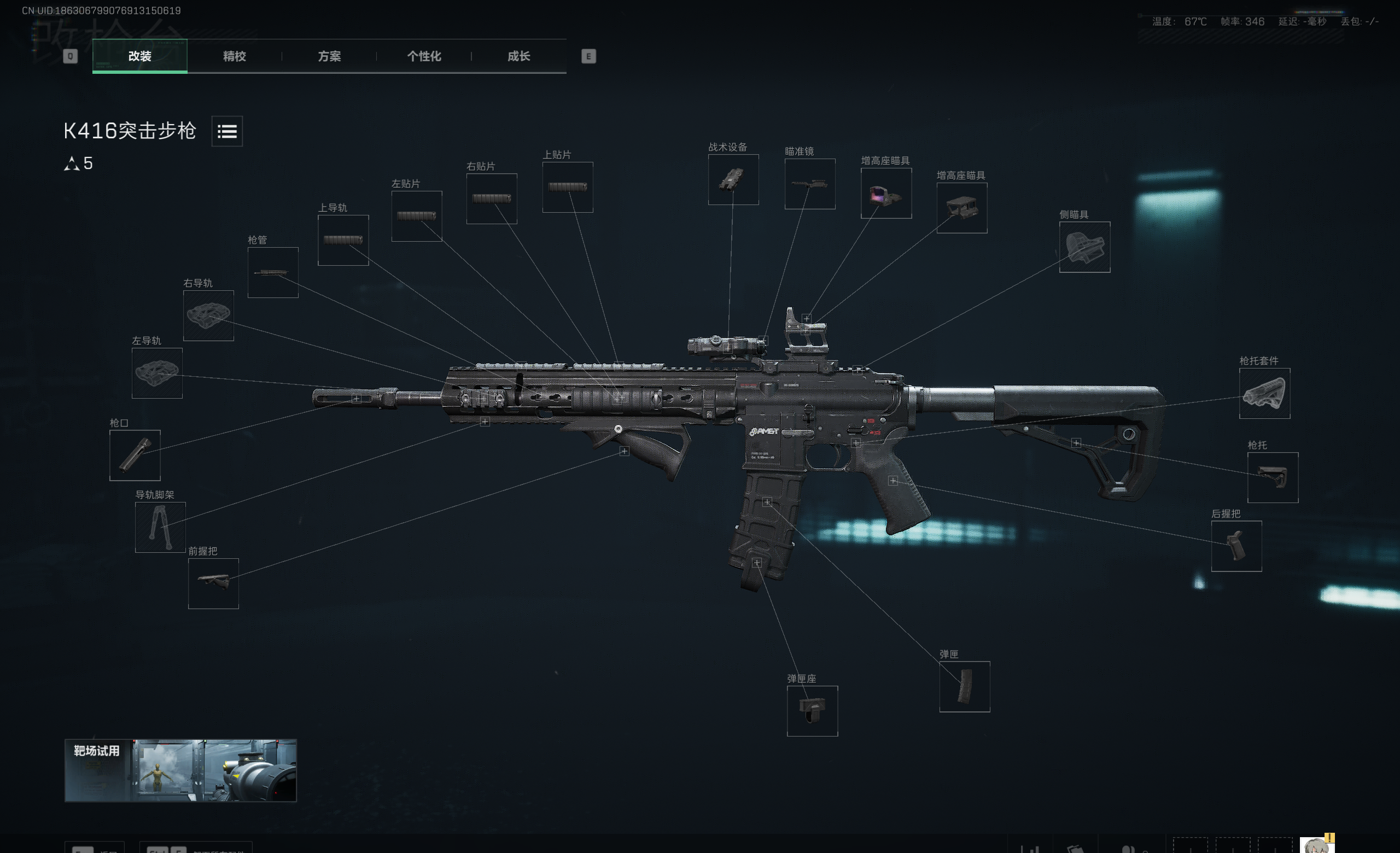
Task: Open the 左导轨 left rail slot
Action: pyautogui.click(x=157, y=373)
